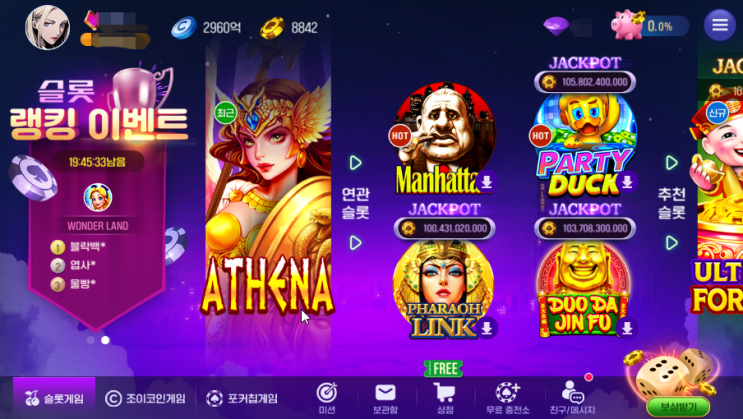Claim the green 보상받기 reward button
The height and width of the screenshot is (419, 743).
coord(677,406)
